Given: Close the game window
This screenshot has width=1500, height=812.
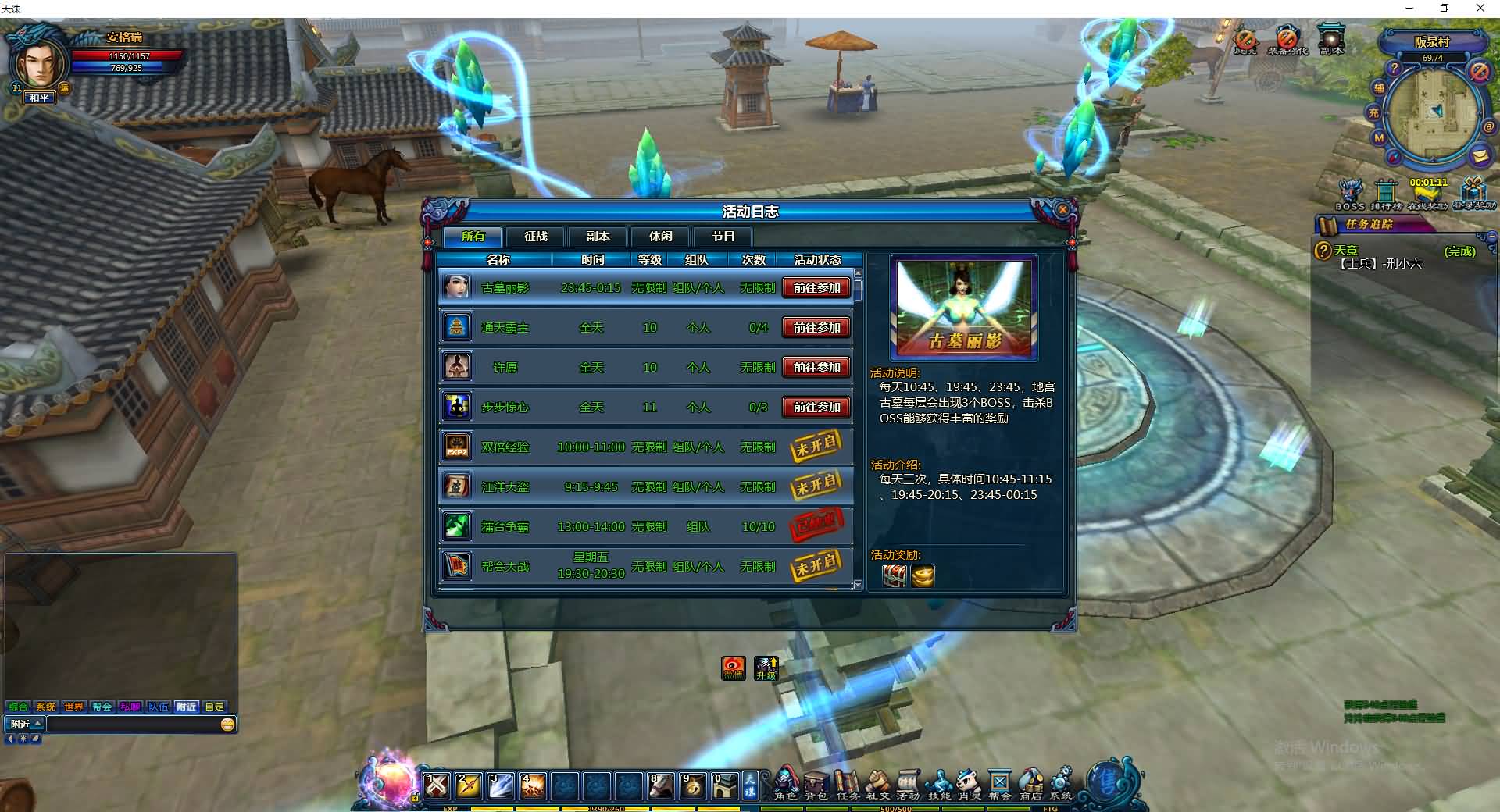Looking at the screenshot, I should coord(1480,9).
